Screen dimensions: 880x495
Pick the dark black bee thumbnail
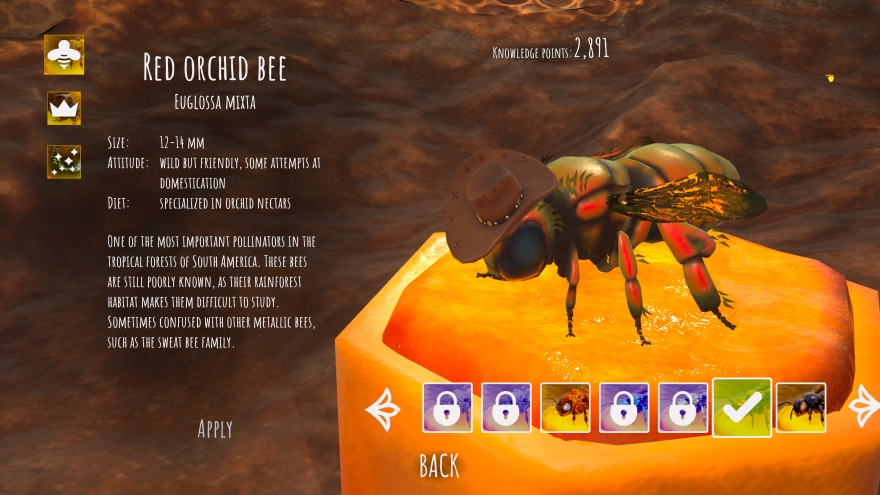pyautogui.click(x=801, y=408)
